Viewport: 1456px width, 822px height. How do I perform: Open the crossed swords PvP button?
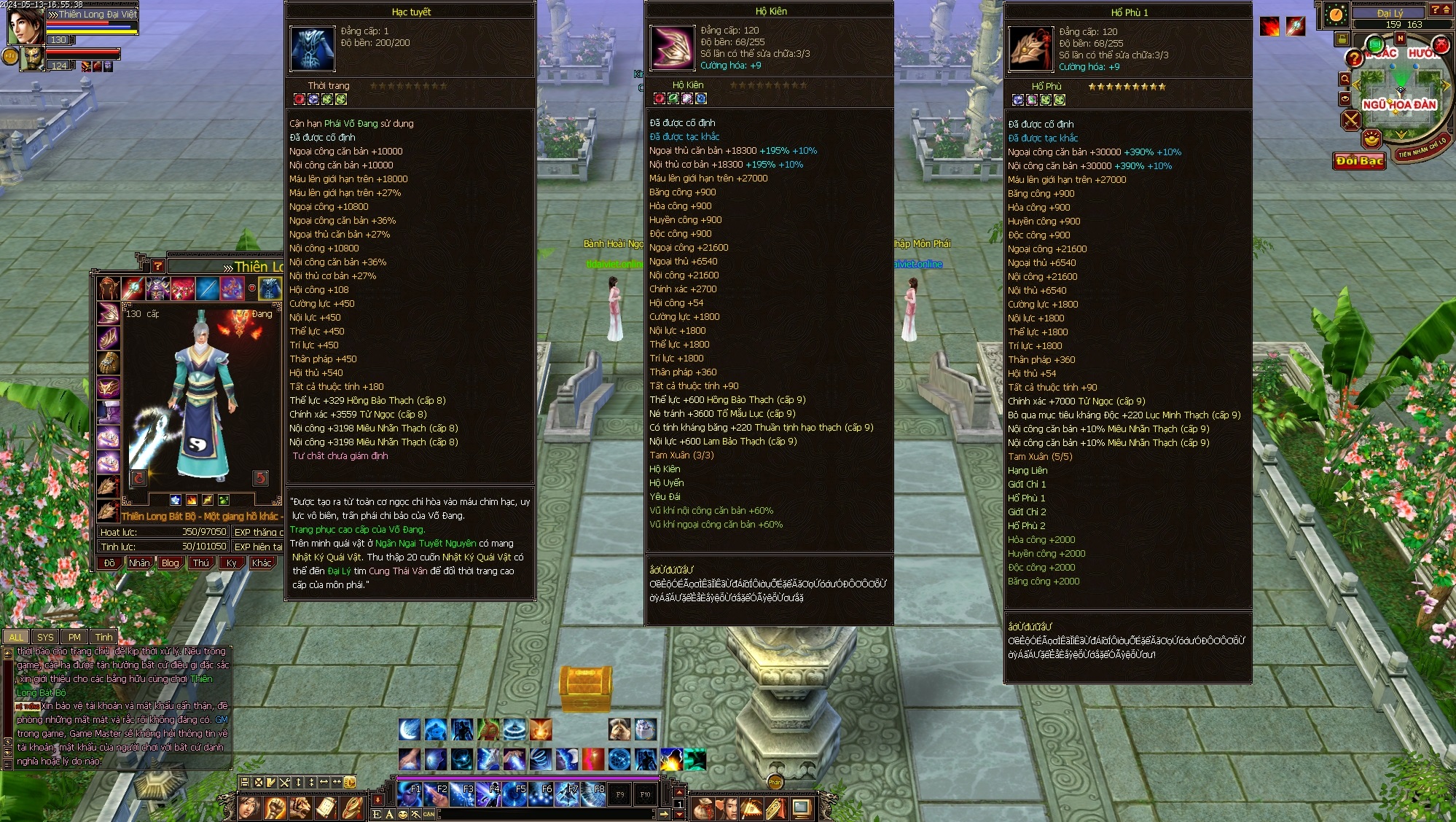click(1351, 120)
